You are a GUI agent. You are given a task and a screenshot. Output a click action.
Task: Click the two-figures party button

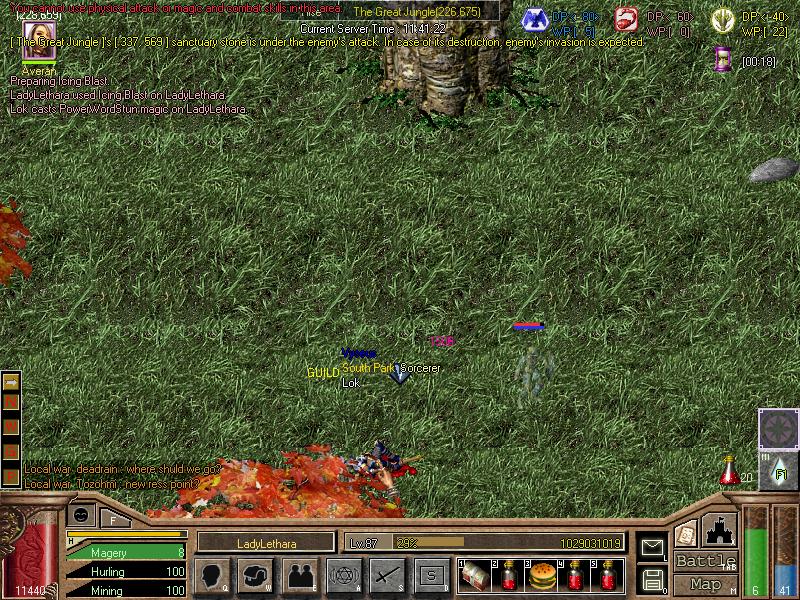299,576
